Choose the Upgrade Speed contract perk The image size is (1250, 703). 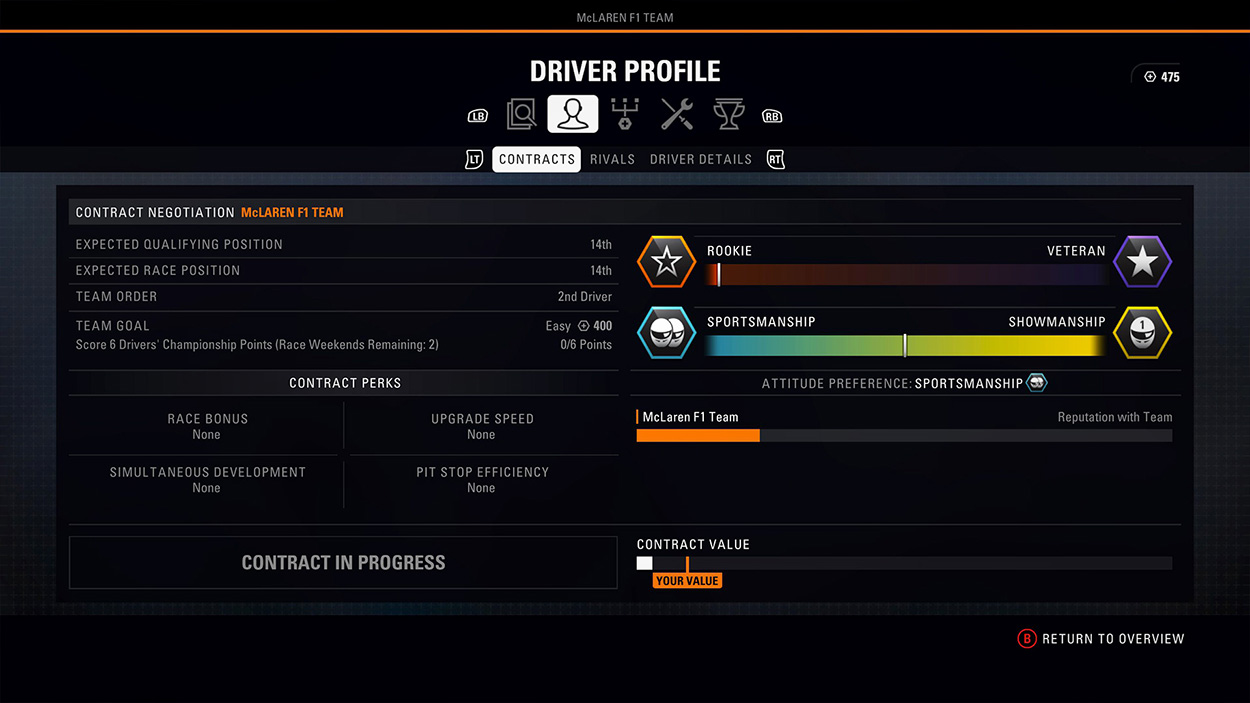pyautogui.click(x=482, y=426)
